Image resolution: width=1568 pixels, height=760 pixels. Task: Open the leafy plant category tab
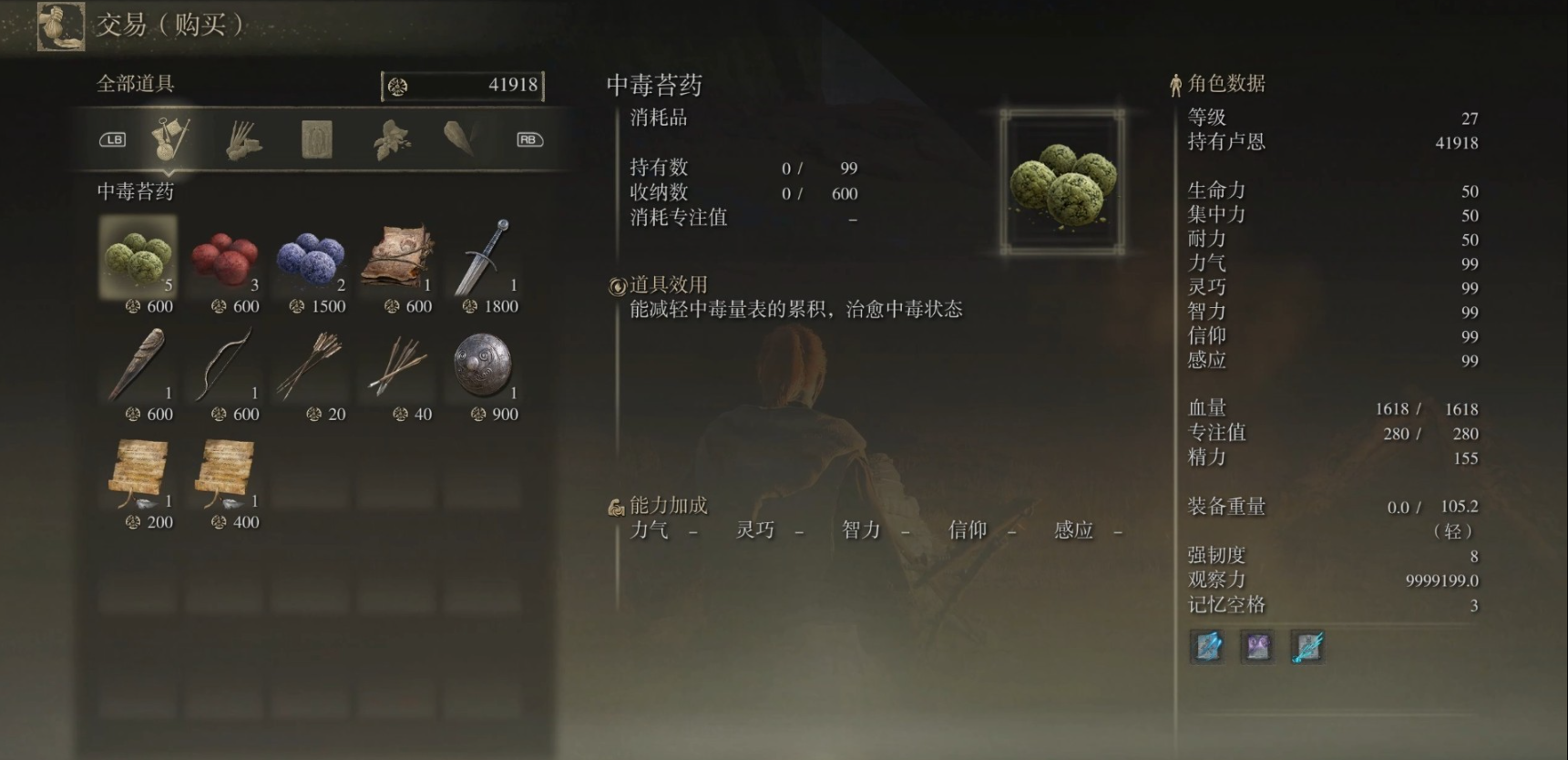391,139
